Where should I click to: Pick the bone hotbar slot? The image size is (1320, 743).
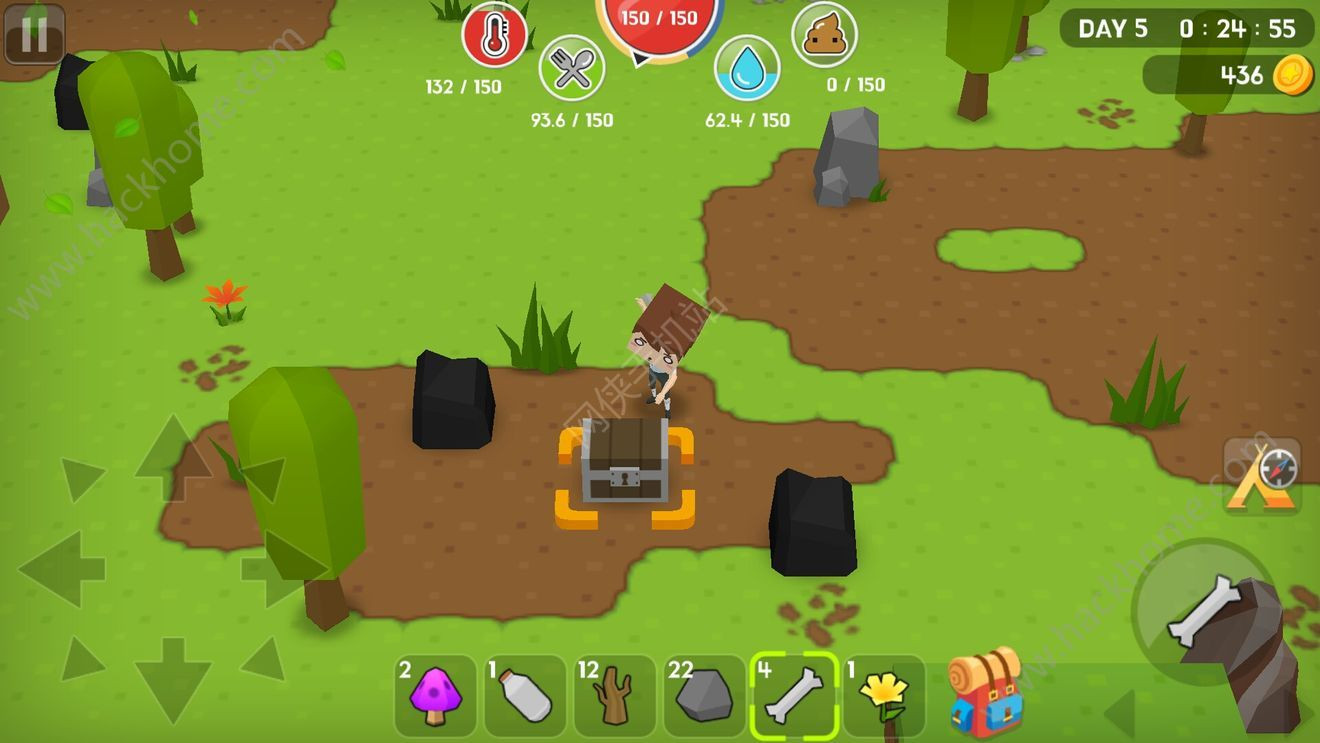[x=794, y=695]
